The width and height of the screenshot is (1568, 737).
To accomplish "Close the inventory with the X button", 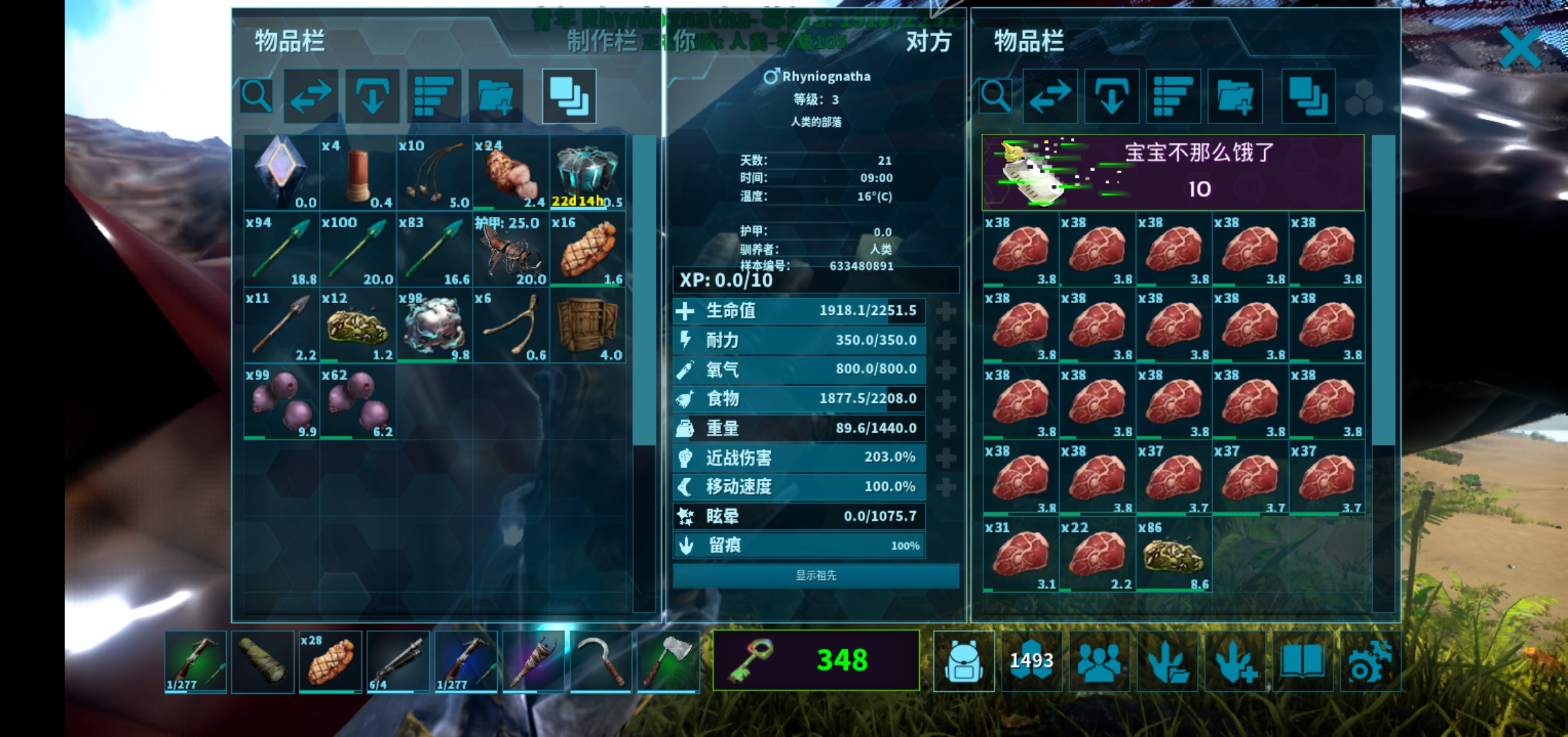I will tap(1520, 47).
